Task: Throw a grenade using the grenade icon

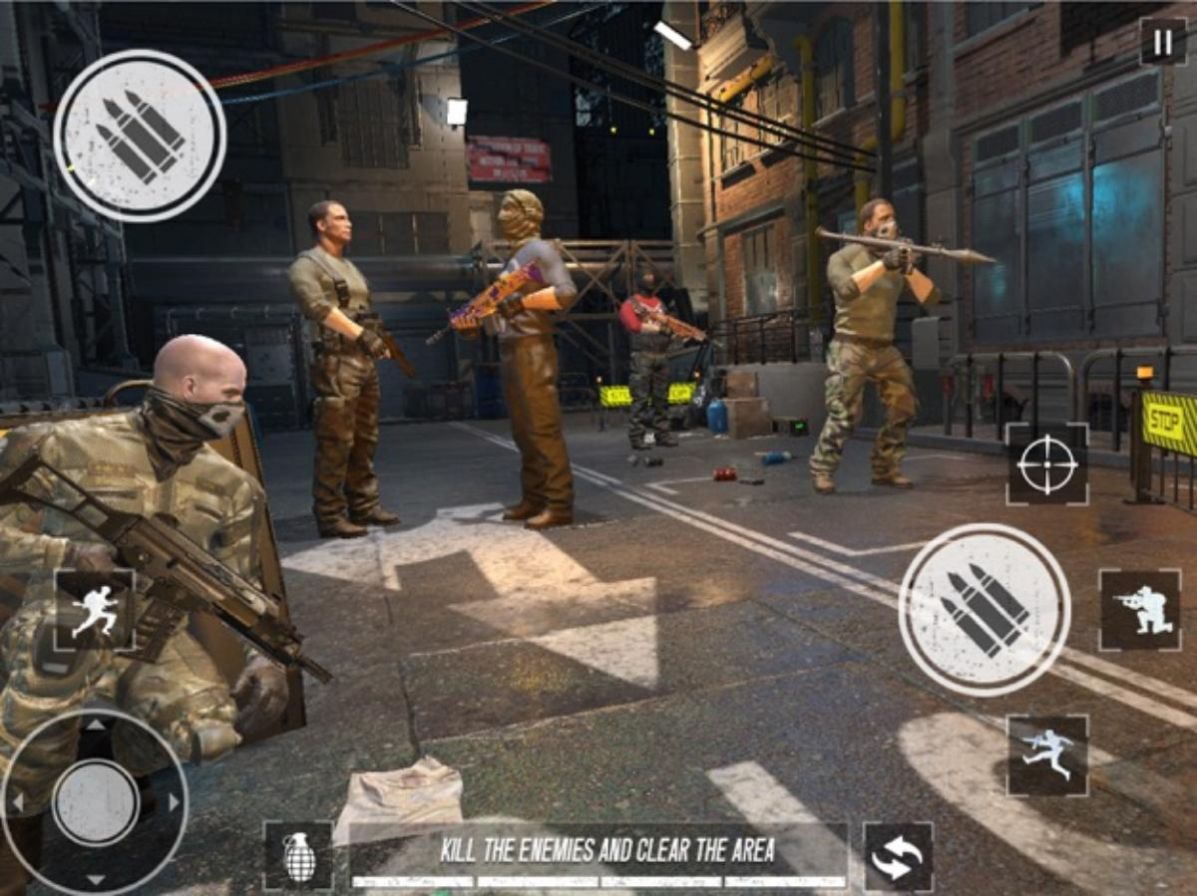Action: (x=299, y=856)
